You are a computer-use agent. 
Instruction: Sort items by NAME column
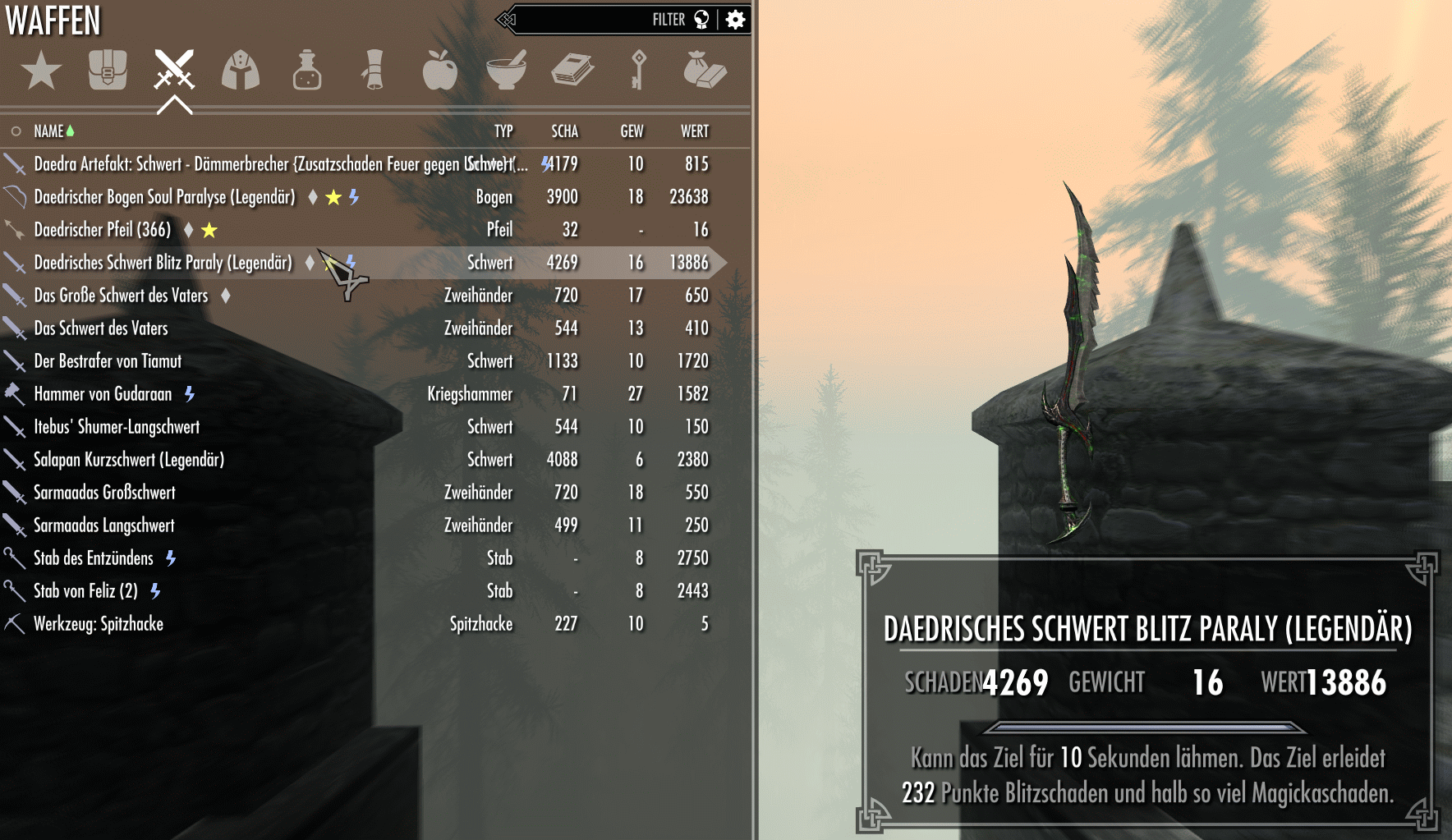tap(49, 130)
